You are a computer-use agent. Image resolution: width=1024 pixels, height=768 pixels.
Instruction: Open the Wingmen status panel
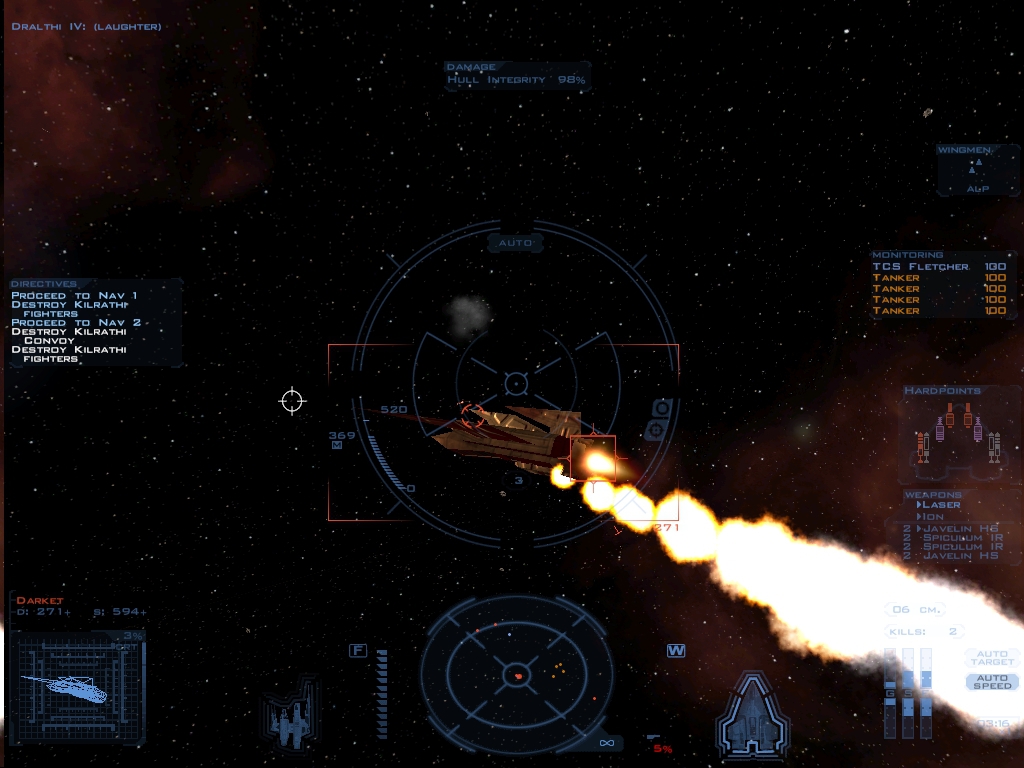tap(977, 170)
